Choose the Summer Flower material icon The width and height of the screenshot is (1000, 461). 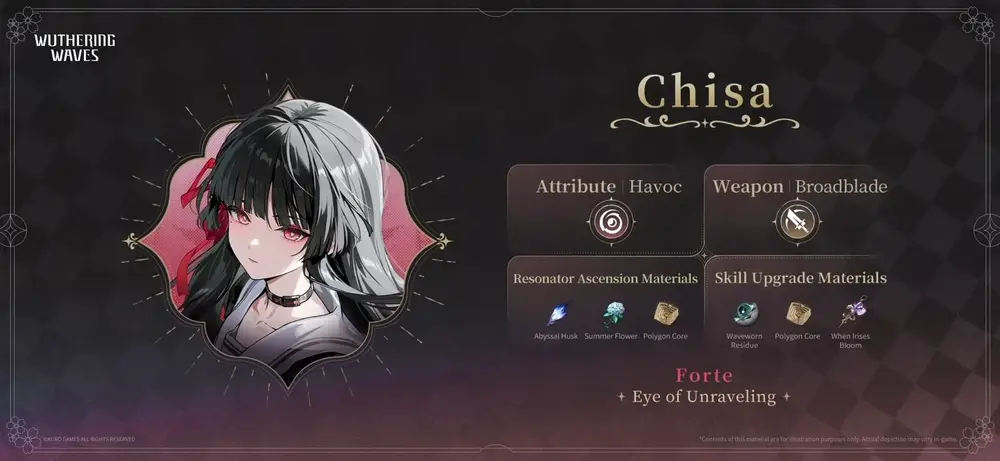click(x=611, y=313)
